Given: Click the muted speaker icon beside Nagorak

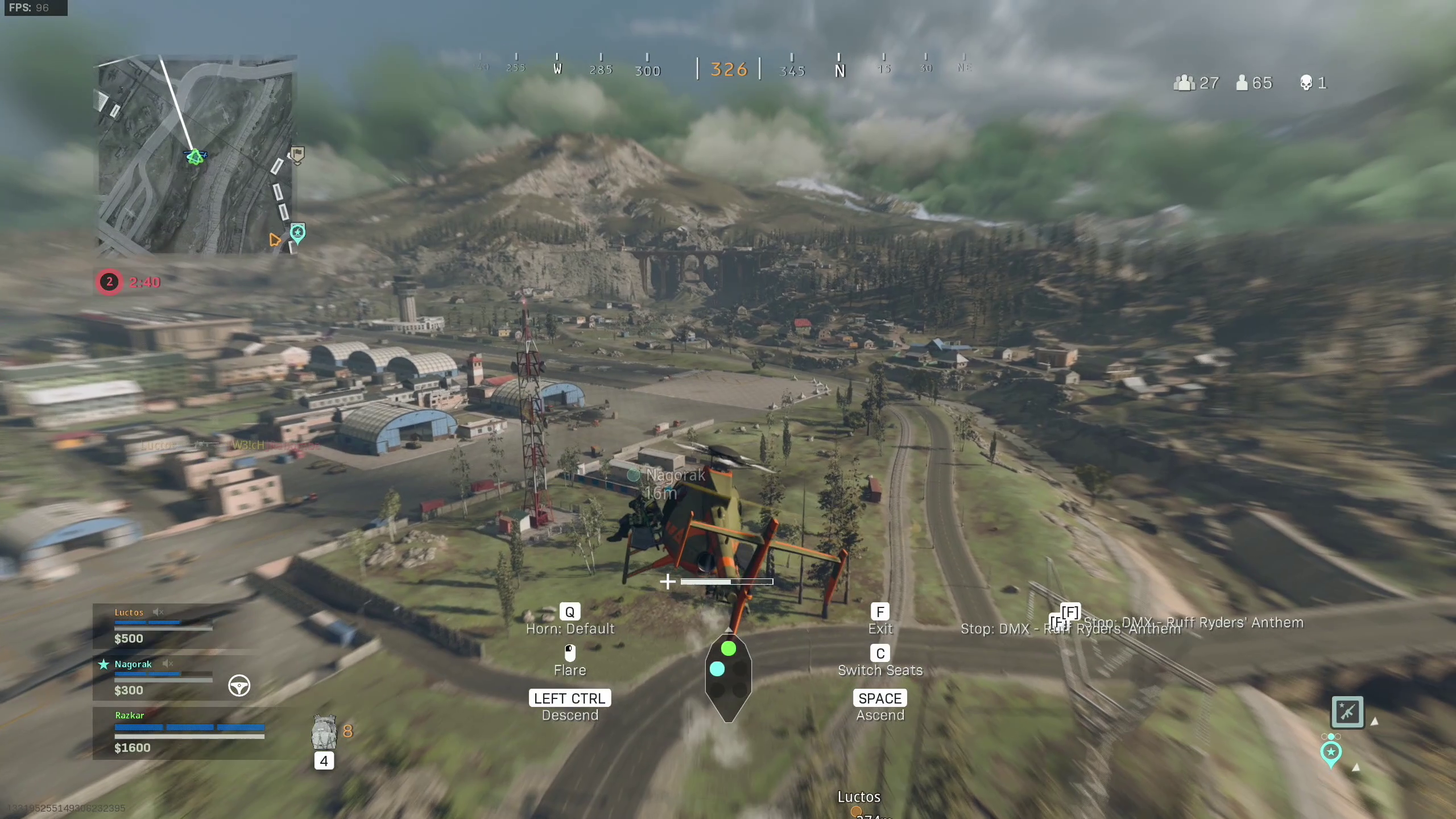Looking at the screenshot, I should click(167, 664).
